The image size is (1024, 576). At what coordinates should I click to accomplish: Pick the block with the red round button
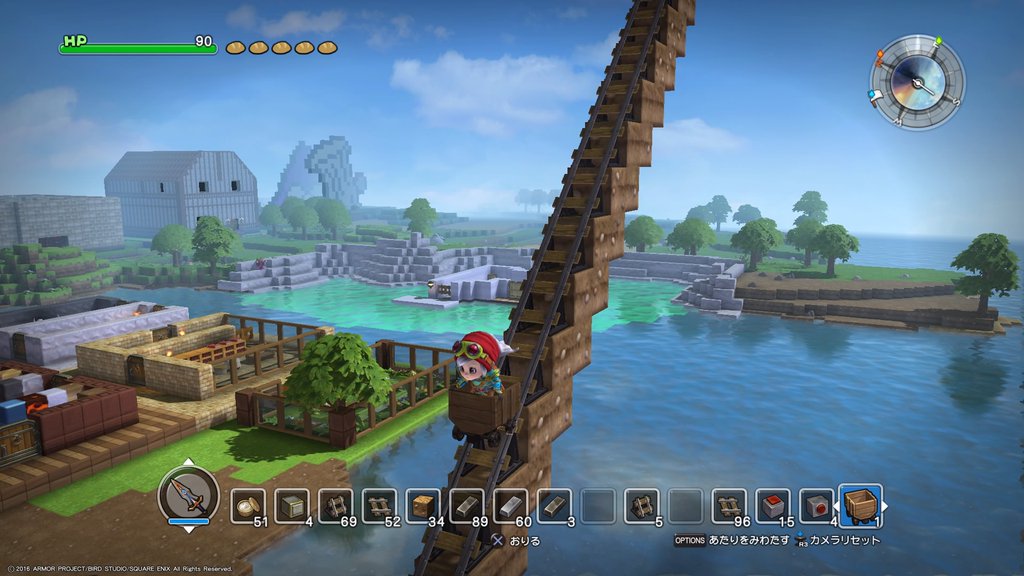coord(816,506)
